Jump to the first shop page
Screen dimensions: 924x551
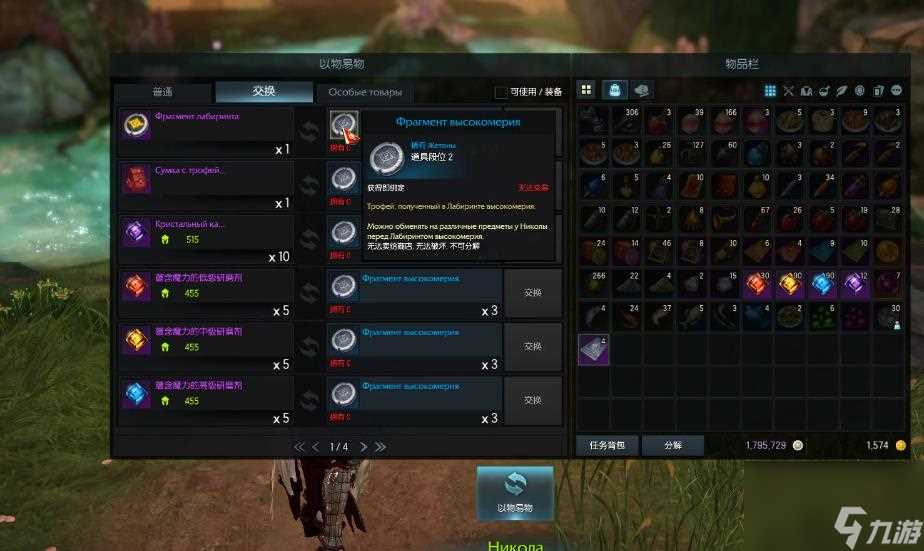(299, 446)
